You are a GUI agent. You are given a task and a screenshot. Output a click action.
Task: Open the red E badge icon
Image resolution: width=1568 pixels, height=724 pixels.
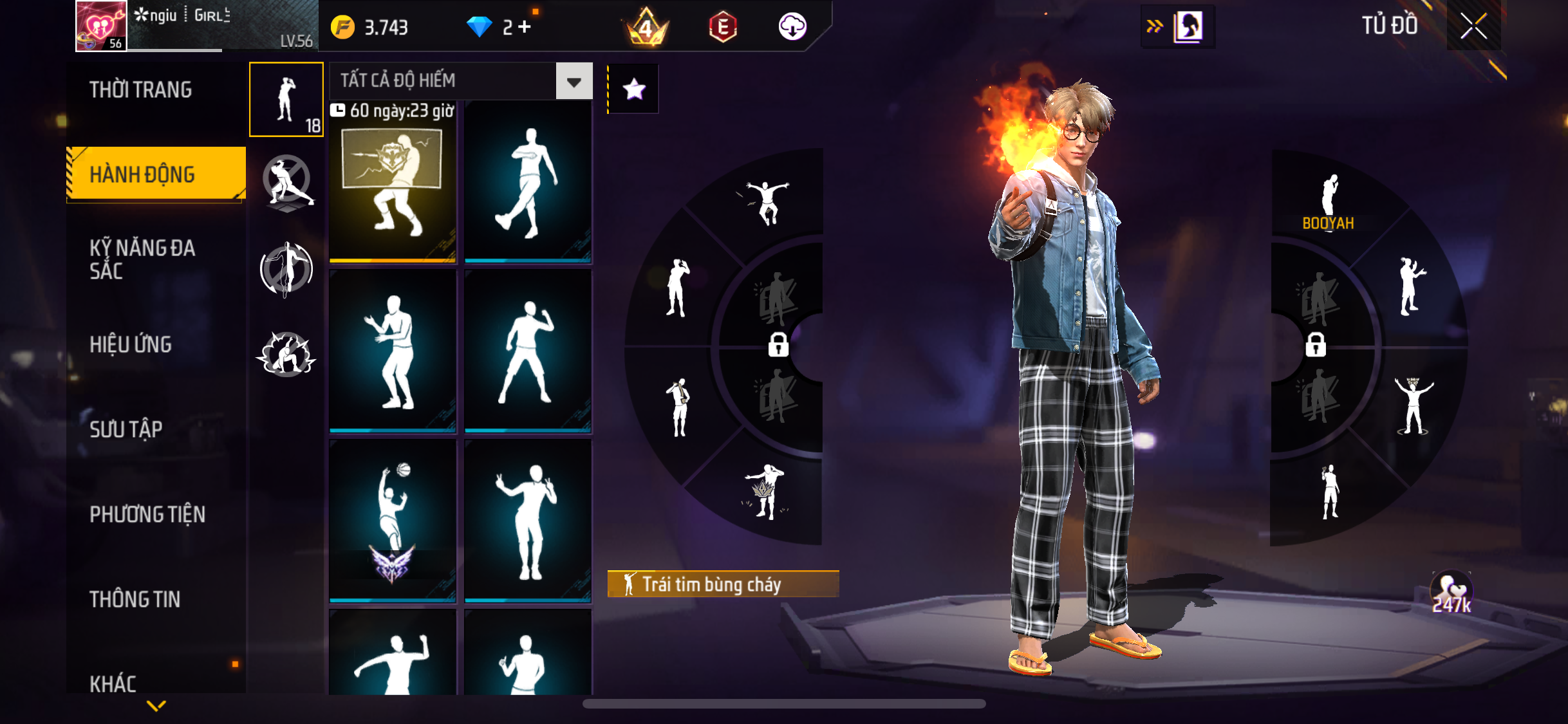(x=723, y=27)
